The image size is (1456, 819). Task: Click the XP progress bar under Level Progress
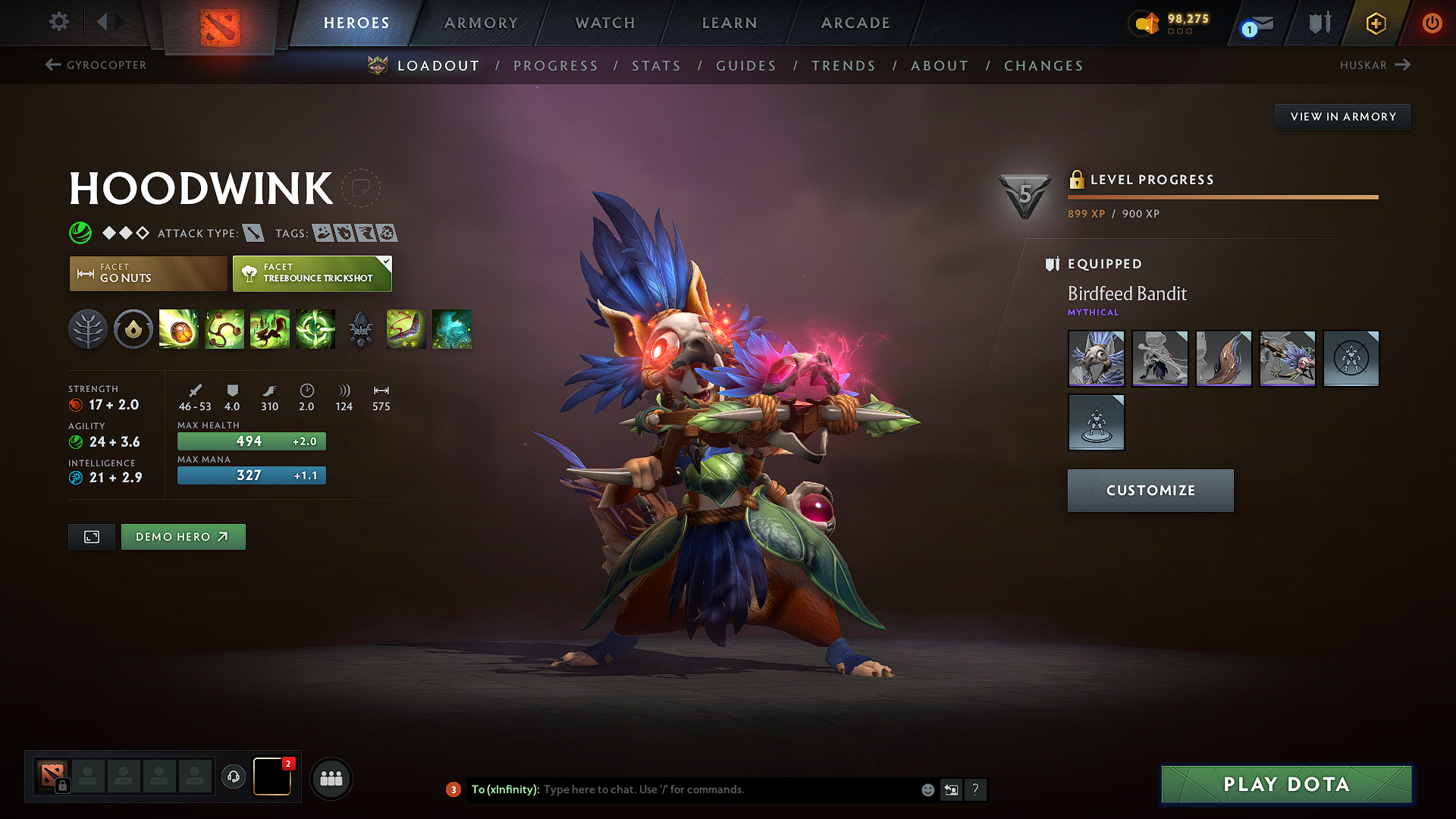(x=1222, y=196)
